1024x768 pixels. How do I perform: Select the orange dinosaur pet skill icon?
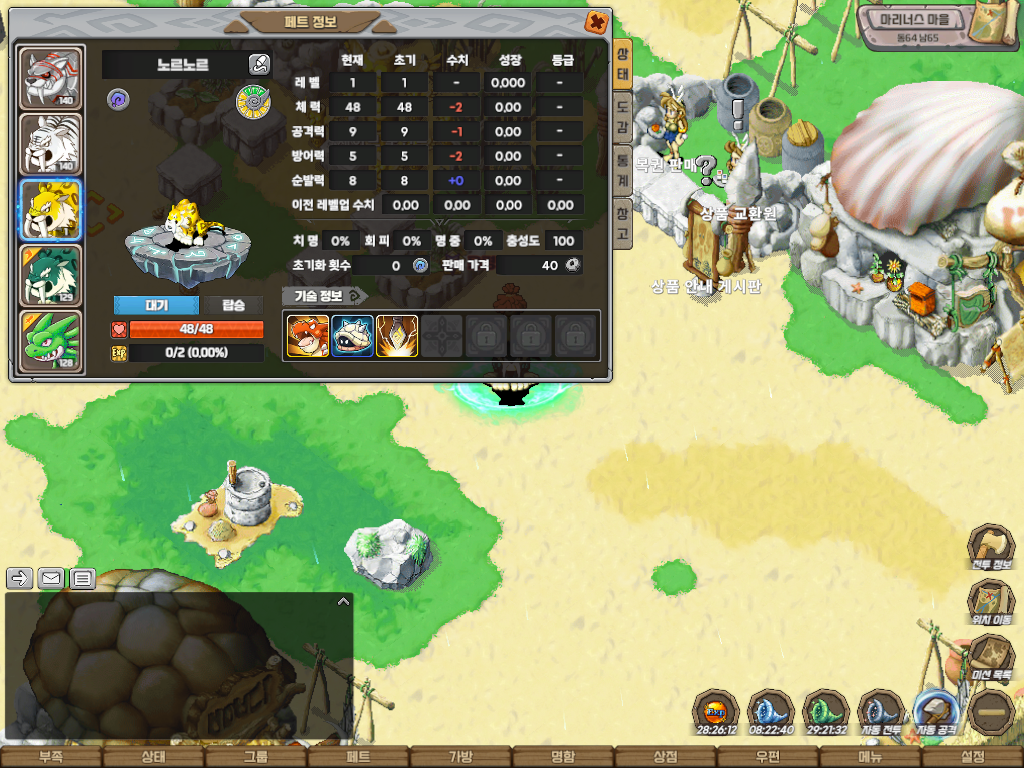point(308,336)
